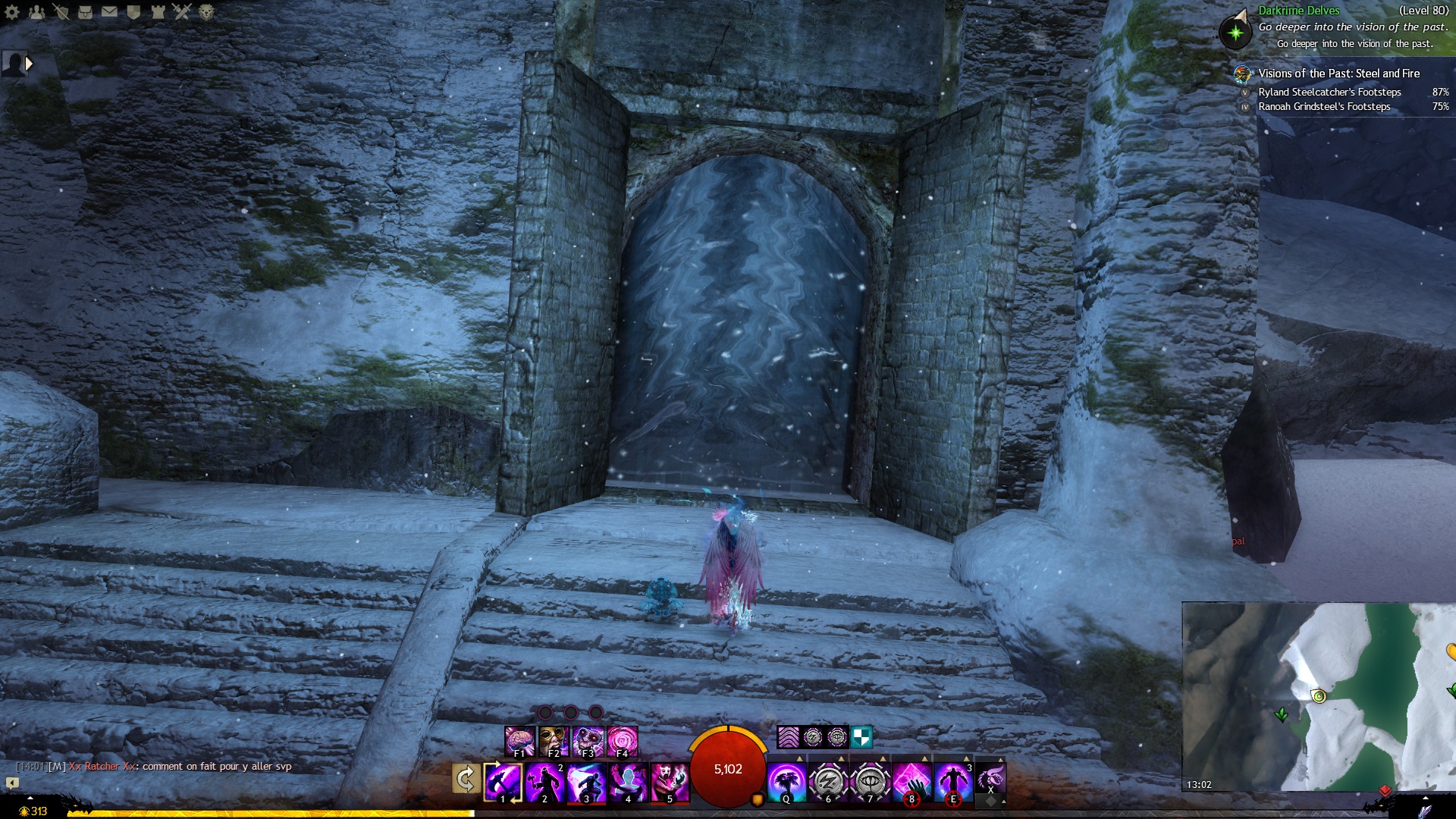Open the Black Lion Trading Post lion icon
This screenshot has height=819, width=1456.
[206, 11]
